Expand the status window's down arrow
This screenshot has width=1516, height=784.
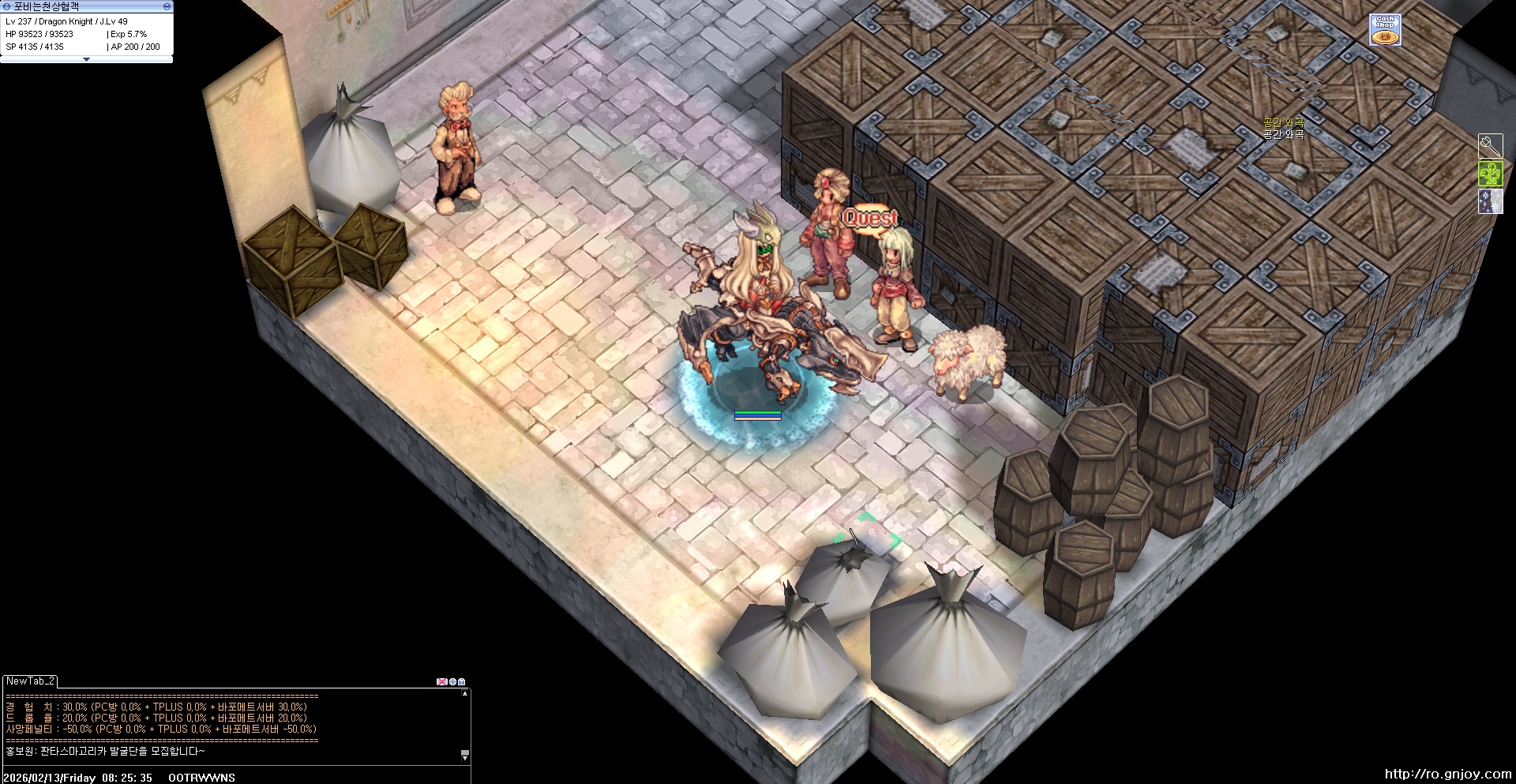86,59
